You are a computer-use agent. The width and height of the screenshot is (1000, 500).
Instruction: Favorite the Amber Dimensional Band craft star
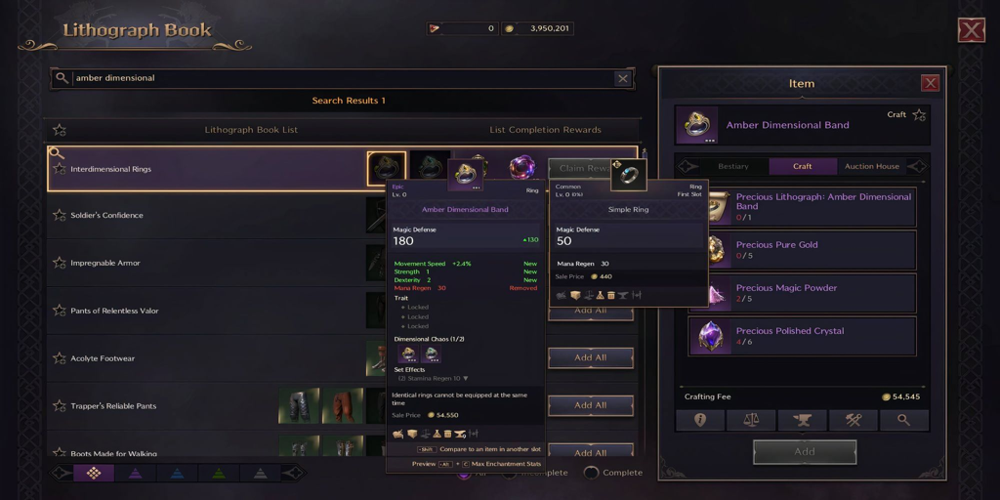coord(919,115)
